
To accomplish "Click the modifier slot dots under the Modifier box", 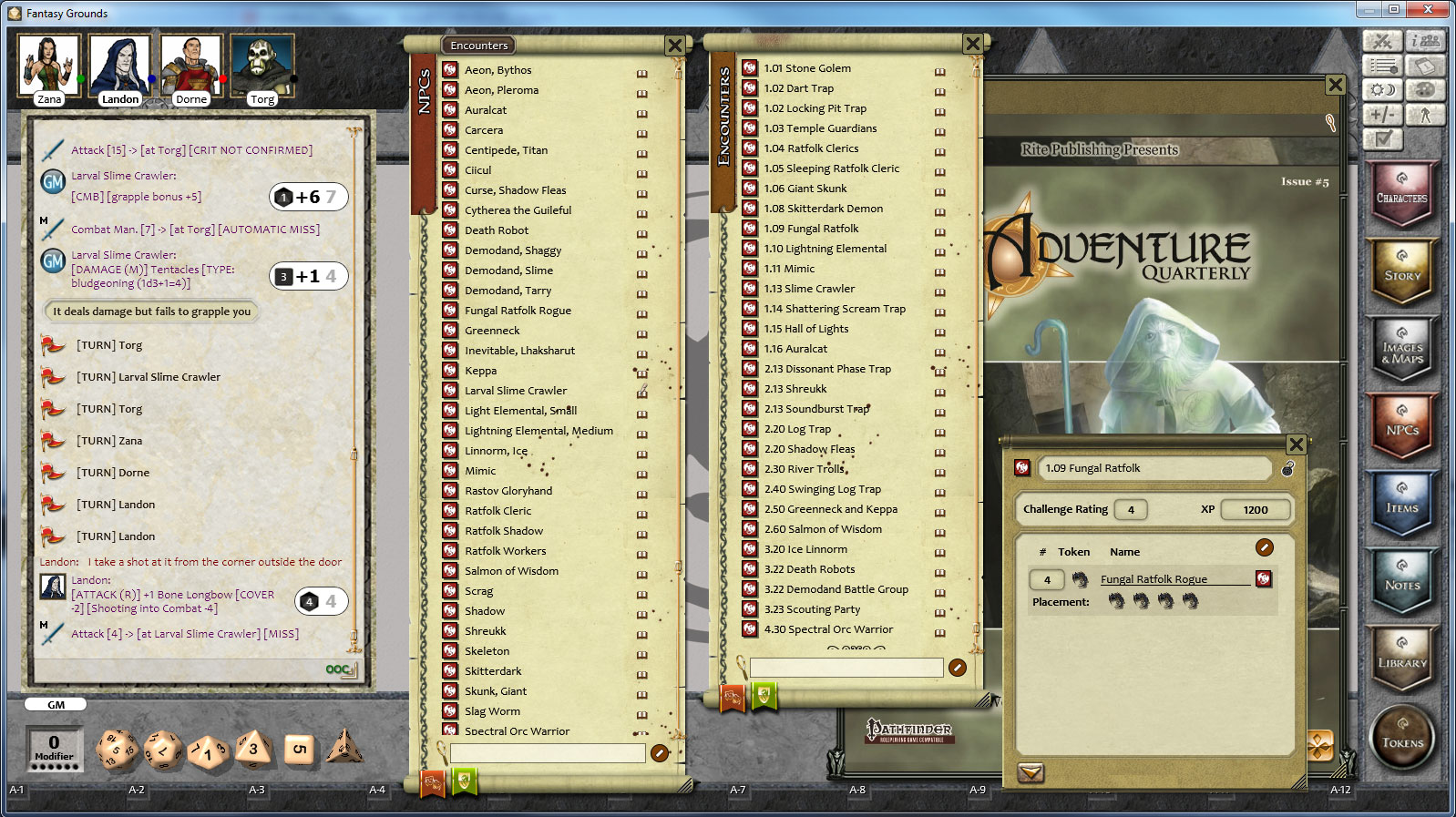I will [55, 766].
